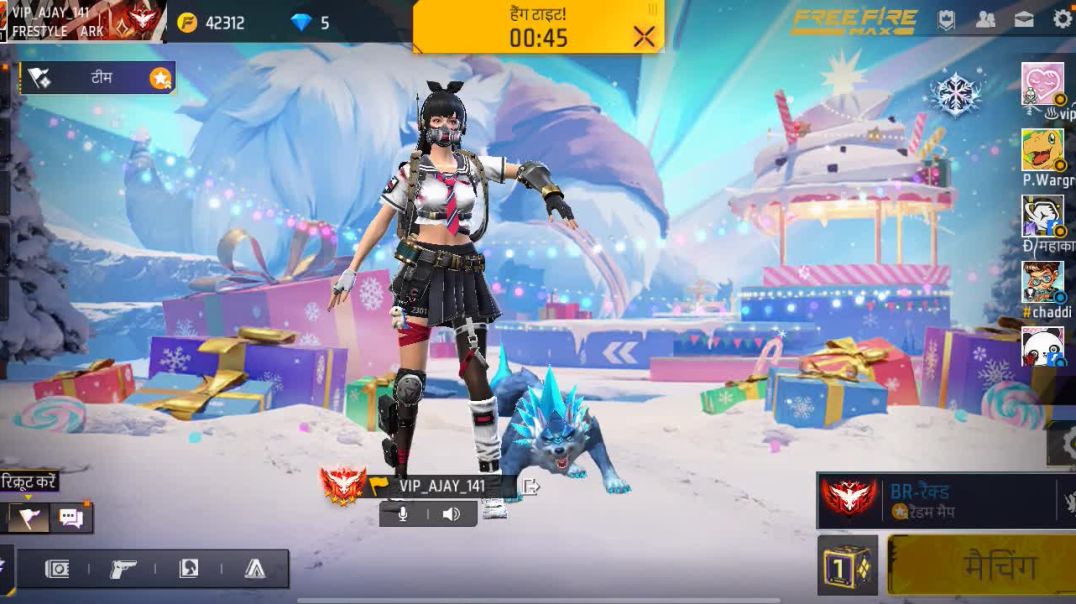This screenshot has width=1076, height=604.
Task: Open the friends list icon
Action: [x=985, y=19]
